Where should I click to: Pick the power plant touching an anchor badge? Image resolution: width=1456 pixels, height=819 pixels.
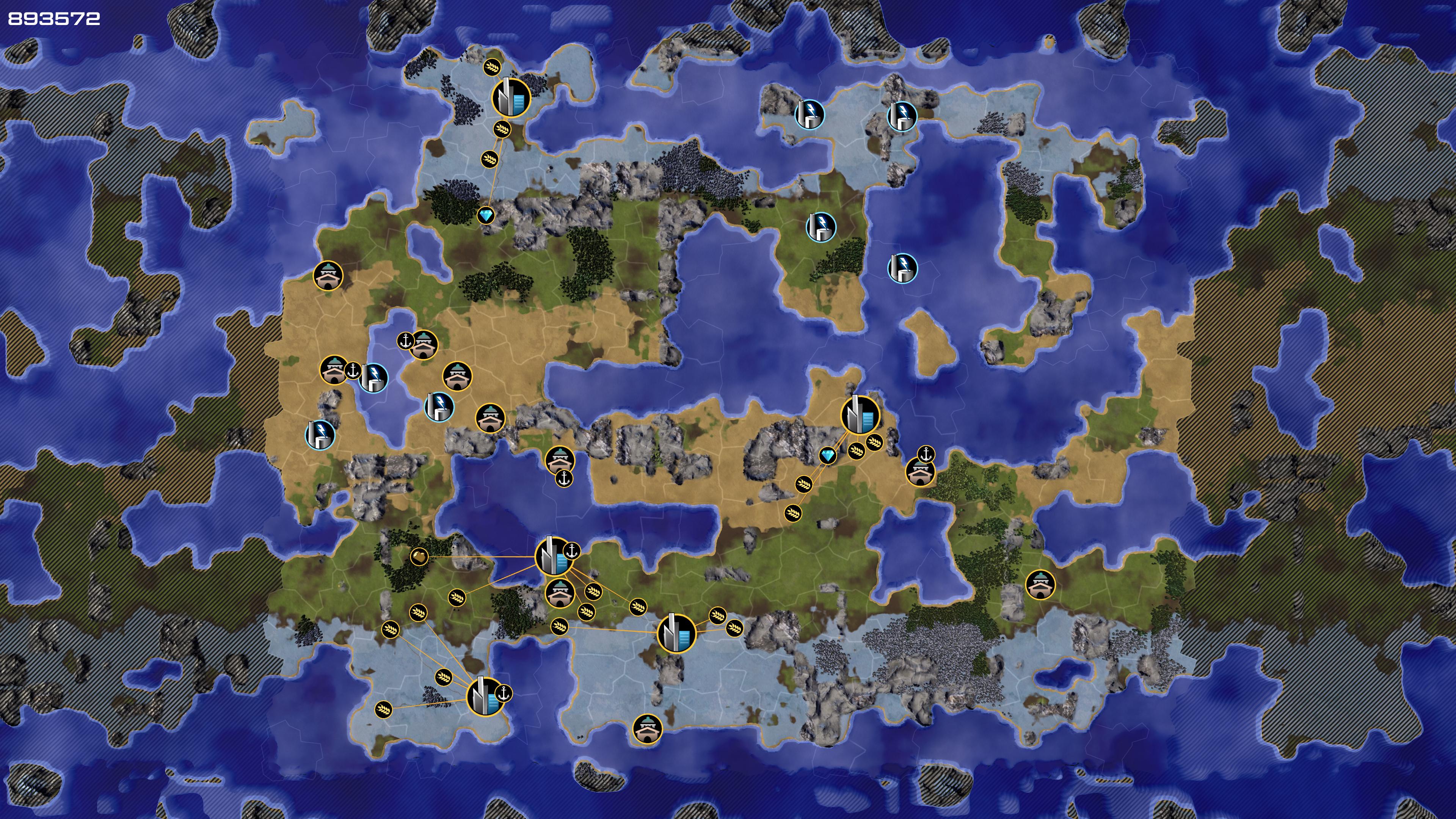(x=373, y=378)
